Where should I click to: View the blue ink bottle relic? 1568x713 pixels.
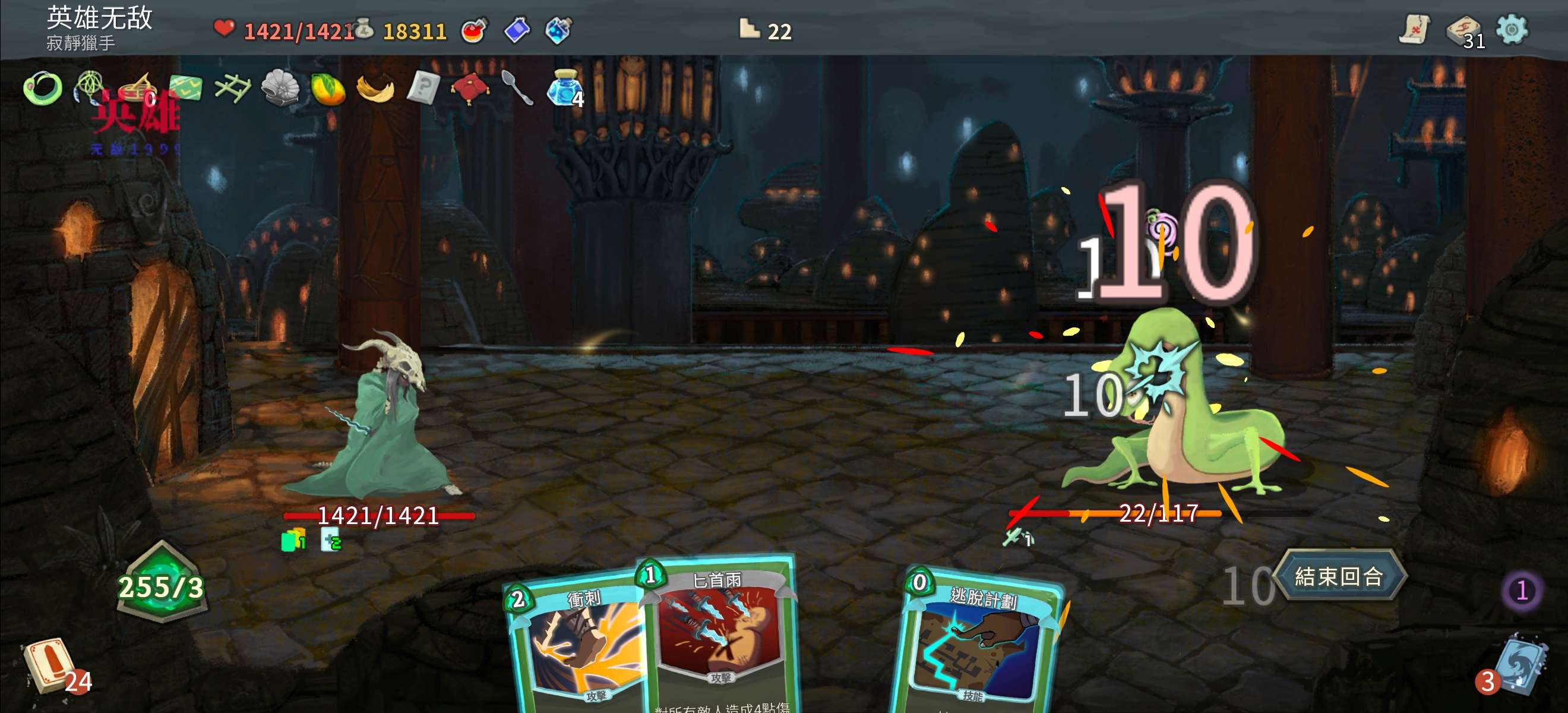(x=562, y=89)
